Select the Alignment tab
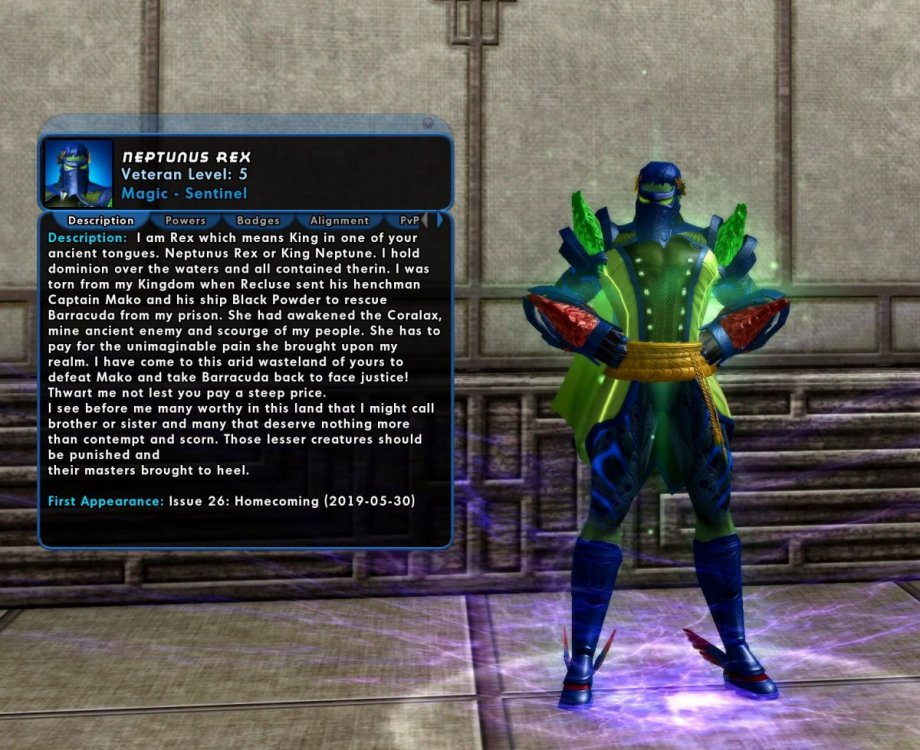Screen dimensions: 920x750 coord(339,220)
